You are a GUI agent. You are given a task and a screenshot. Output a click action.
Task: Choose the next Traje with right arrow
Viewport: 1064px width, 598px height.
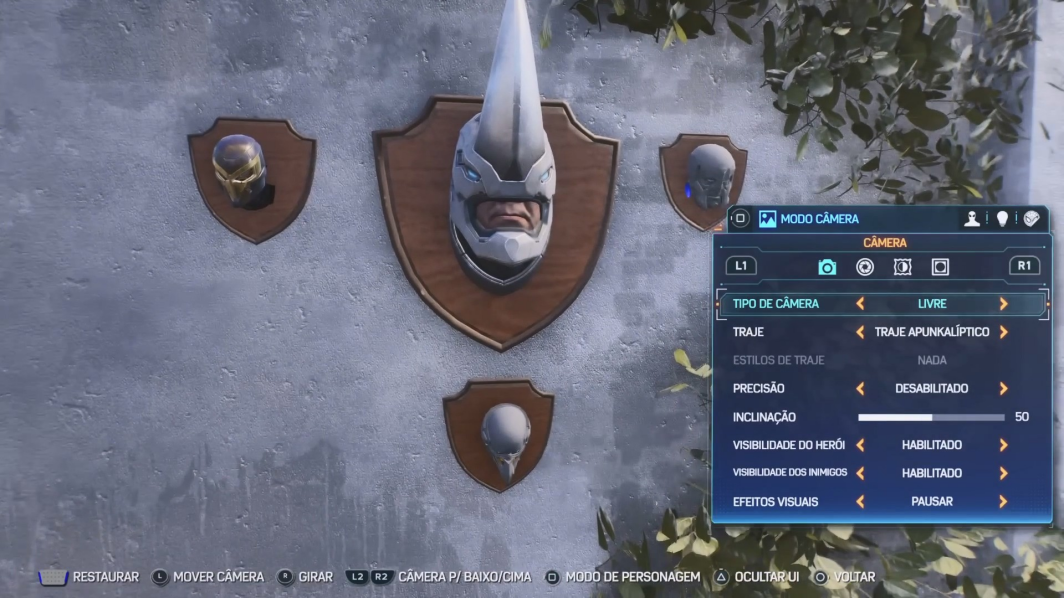tap(1003, 332)
